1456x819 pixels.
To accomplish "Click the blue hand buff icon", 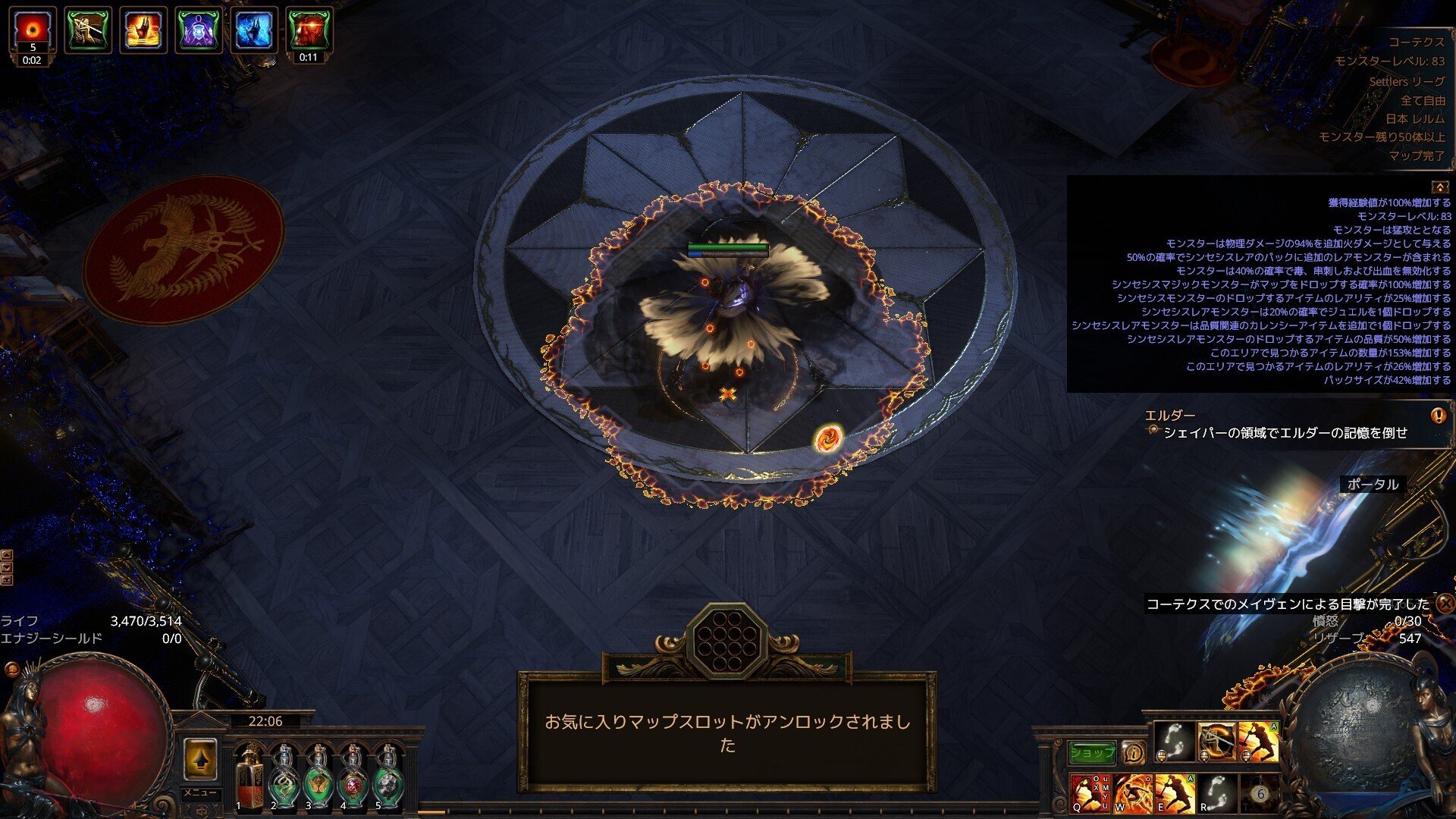I will 253,30.
